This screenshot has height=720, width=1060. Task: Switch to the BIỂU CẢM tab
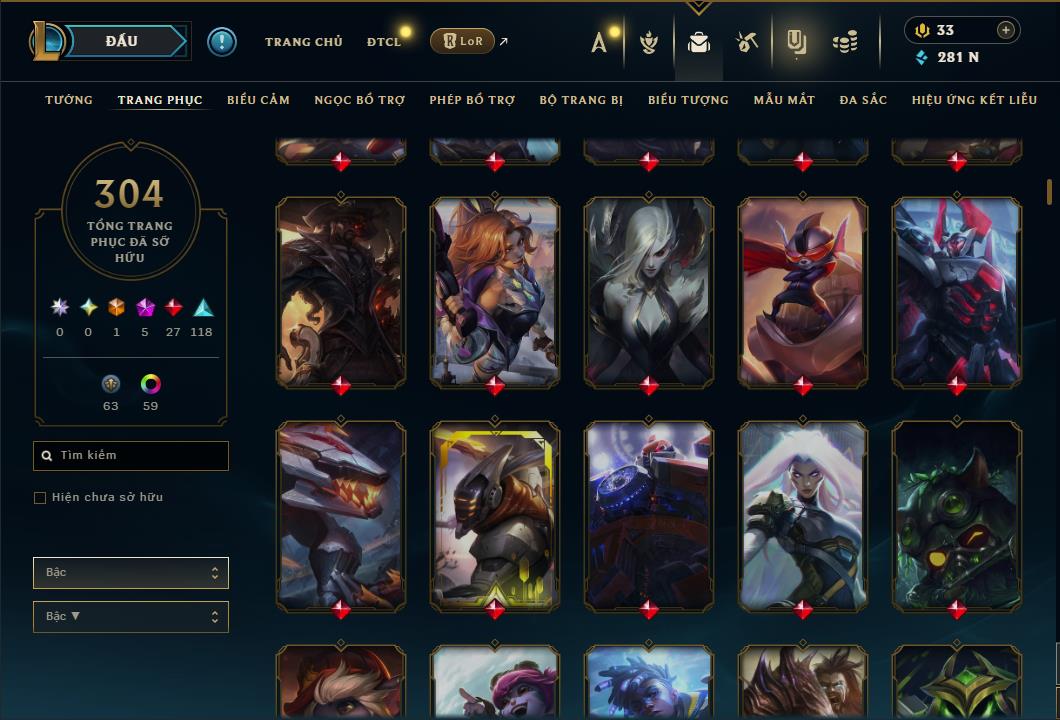tap(258, 100)
